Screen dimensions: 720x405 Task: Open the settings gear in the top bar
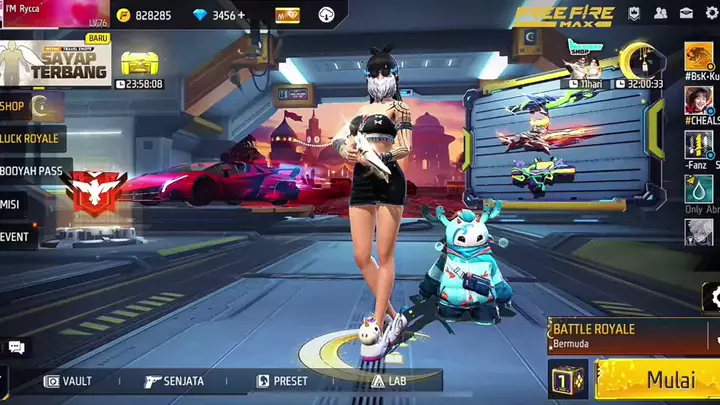[x=711, y=14]
